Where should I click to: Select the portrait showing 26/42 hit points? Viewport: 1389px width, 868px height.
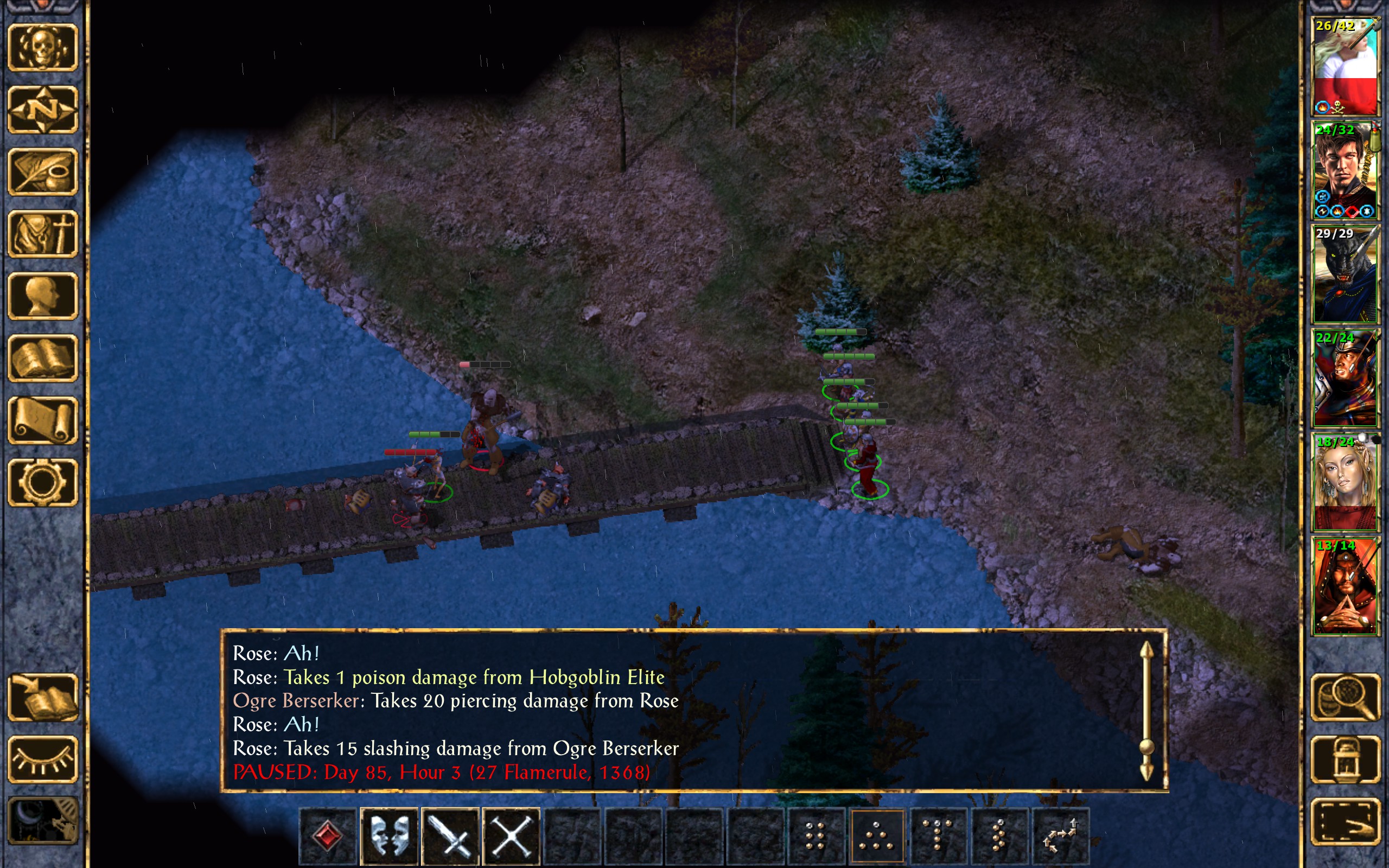[x=1345, y=66]
